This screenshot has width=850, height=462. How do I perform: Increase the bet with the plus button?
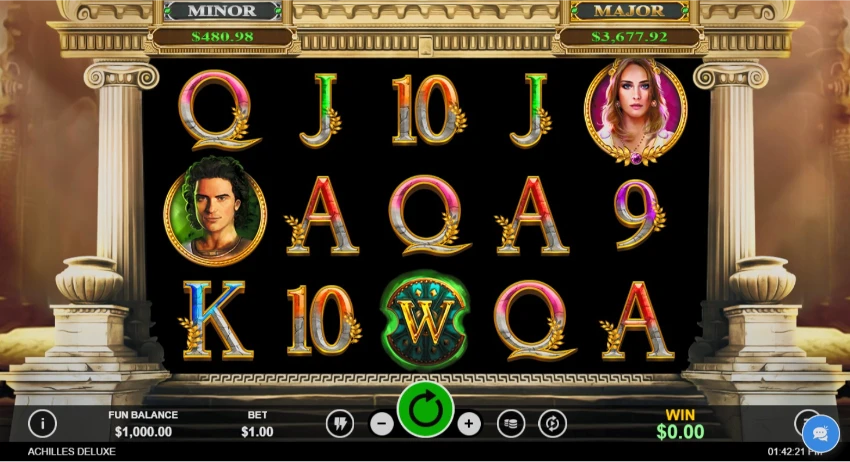(x=469, y=424)
